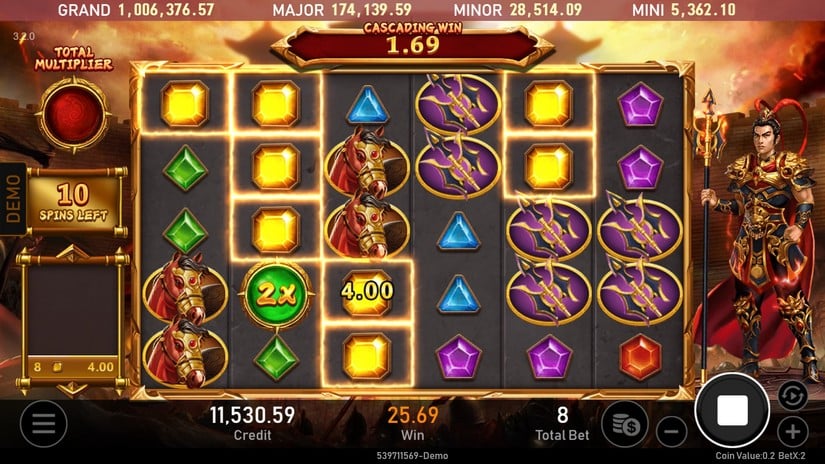Open the coin bet settings

[627, 423]
